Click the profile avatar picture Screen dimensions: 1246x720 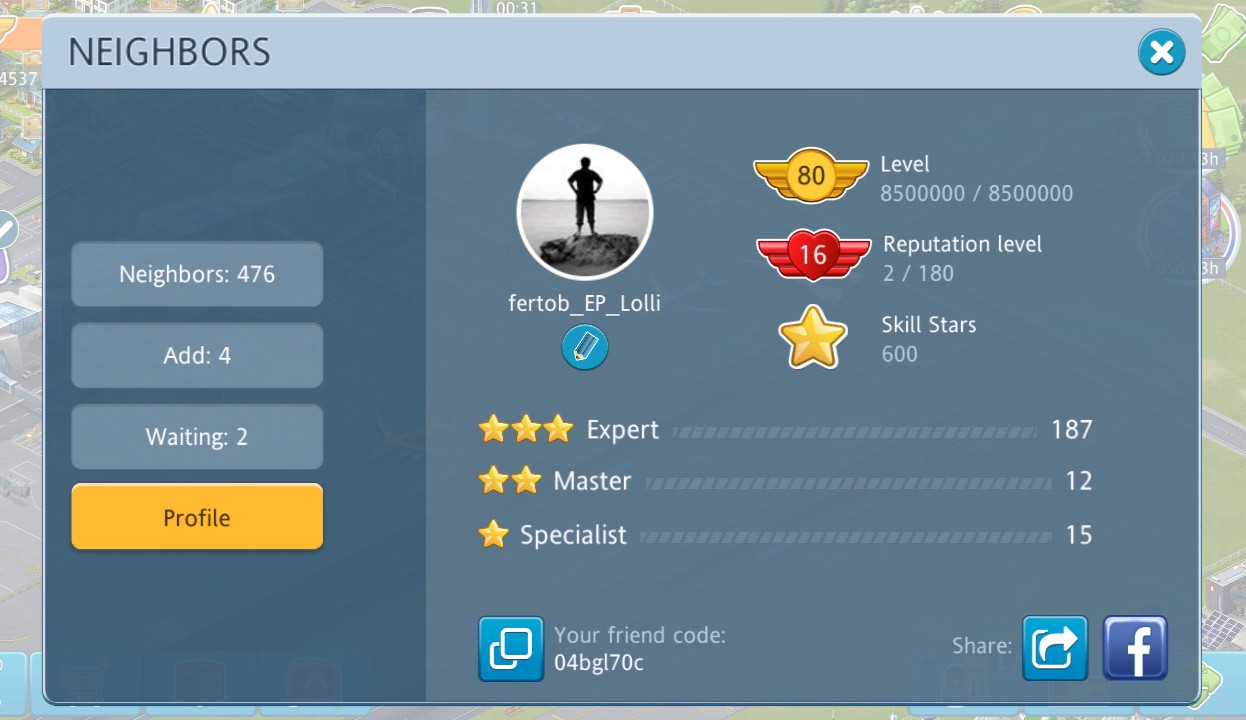coord(585,212)
